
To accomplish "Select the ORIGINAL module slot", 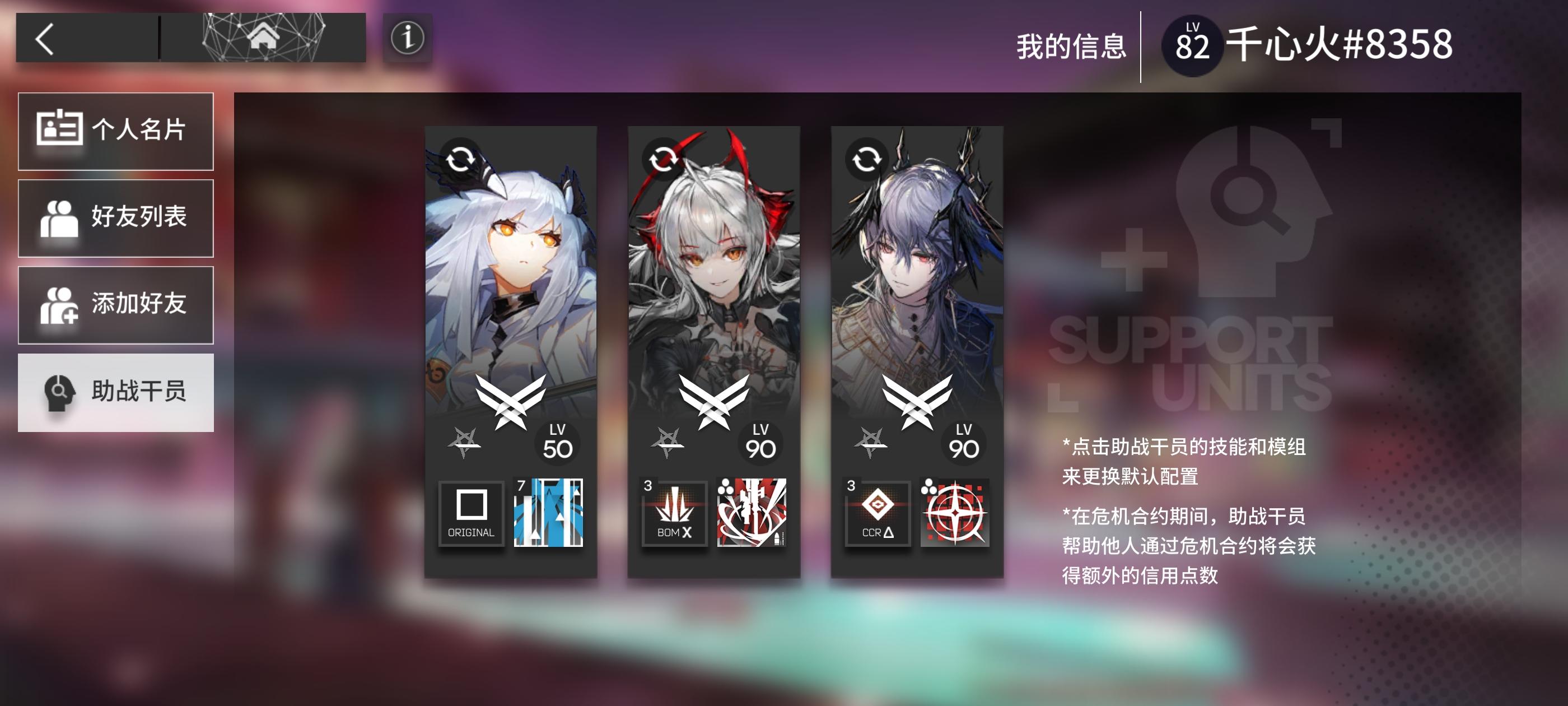I will [471, 515].
